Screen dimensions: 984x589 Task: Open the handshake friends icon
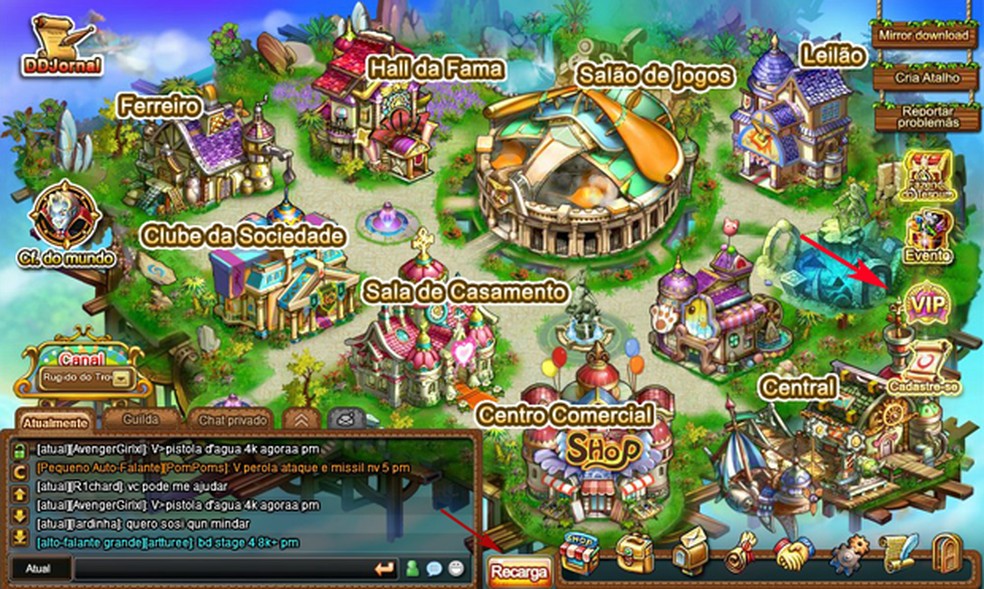[795, 553]
